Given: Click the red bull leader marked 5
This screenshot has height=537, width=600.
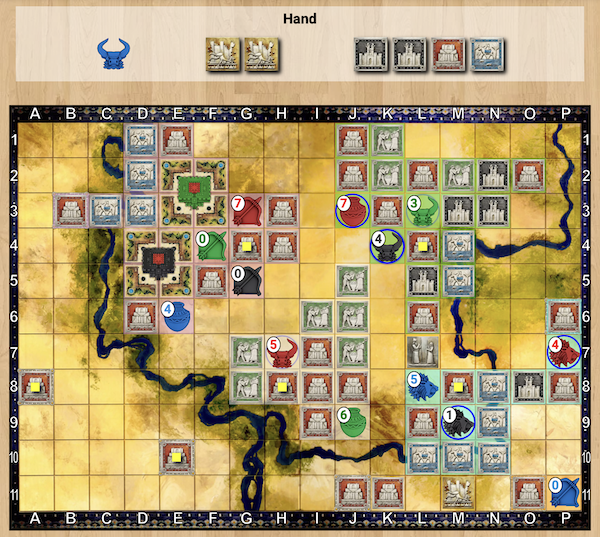Looking at the screenshot, I should pos(283,352).
